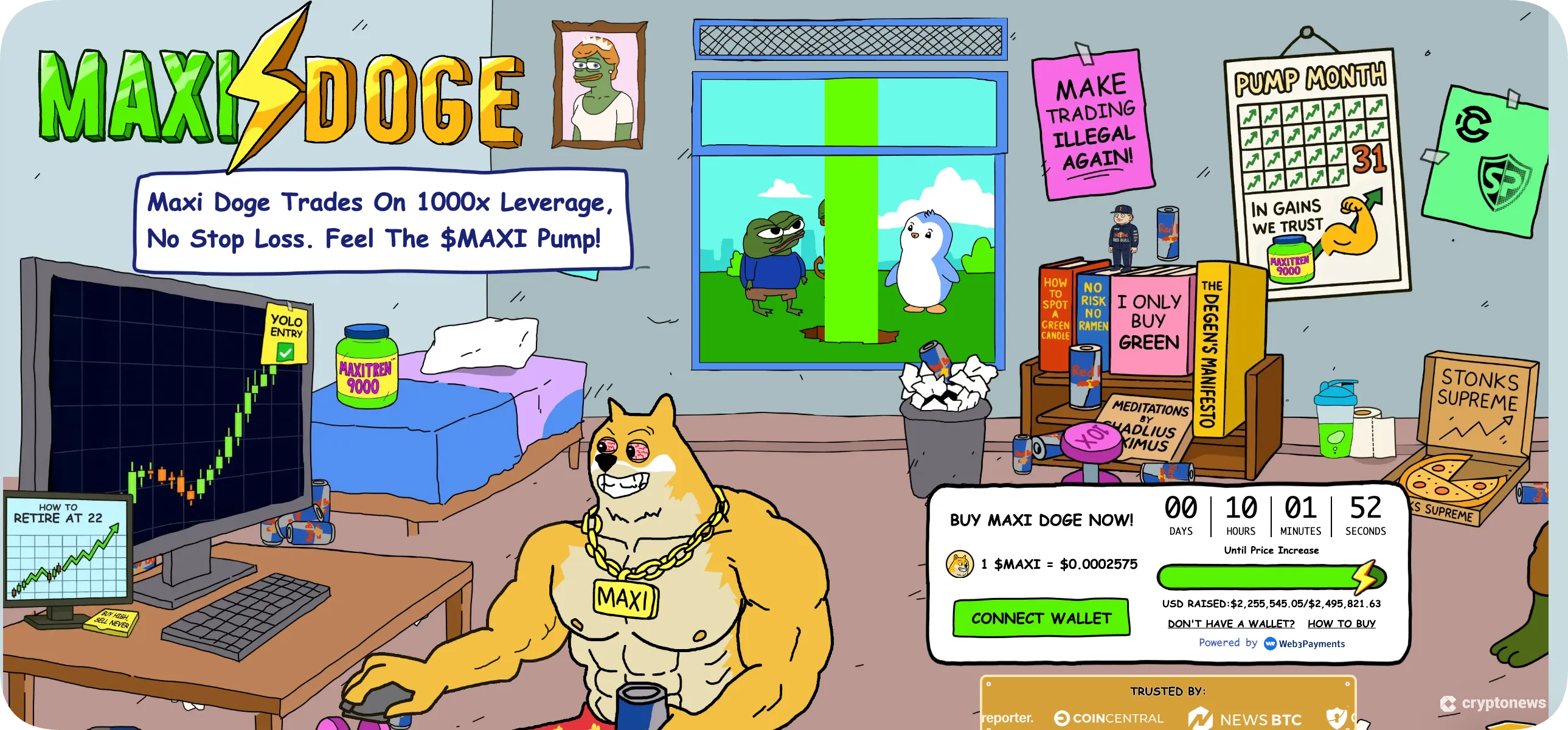Toggle the green checkmark on the YOLO ENTRY note
Viewport: 1568px width, 730px height.
tap(284, 352)
